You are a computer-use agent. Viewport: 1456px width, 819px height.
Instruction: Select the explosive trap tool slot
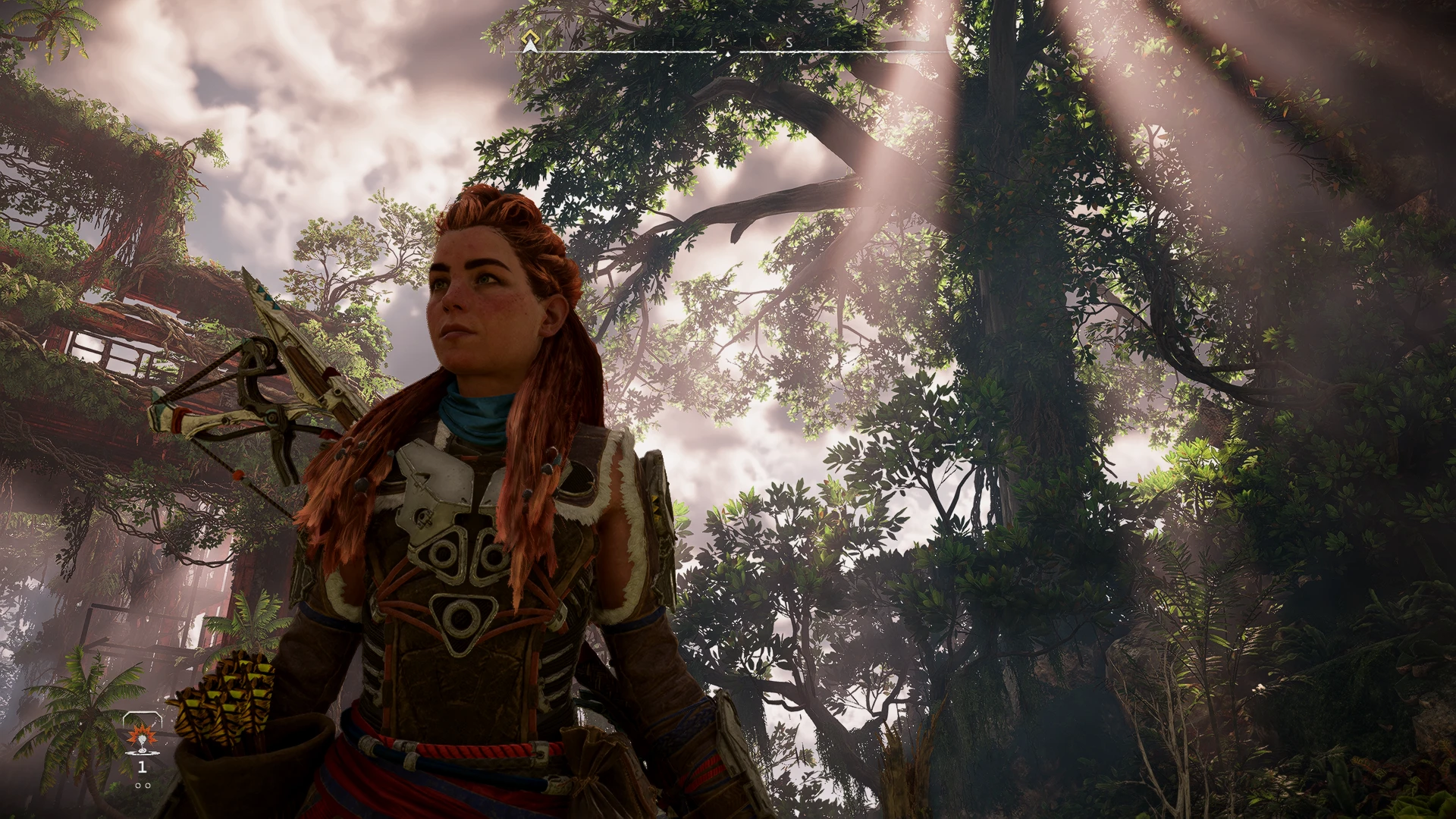[140, 738]
